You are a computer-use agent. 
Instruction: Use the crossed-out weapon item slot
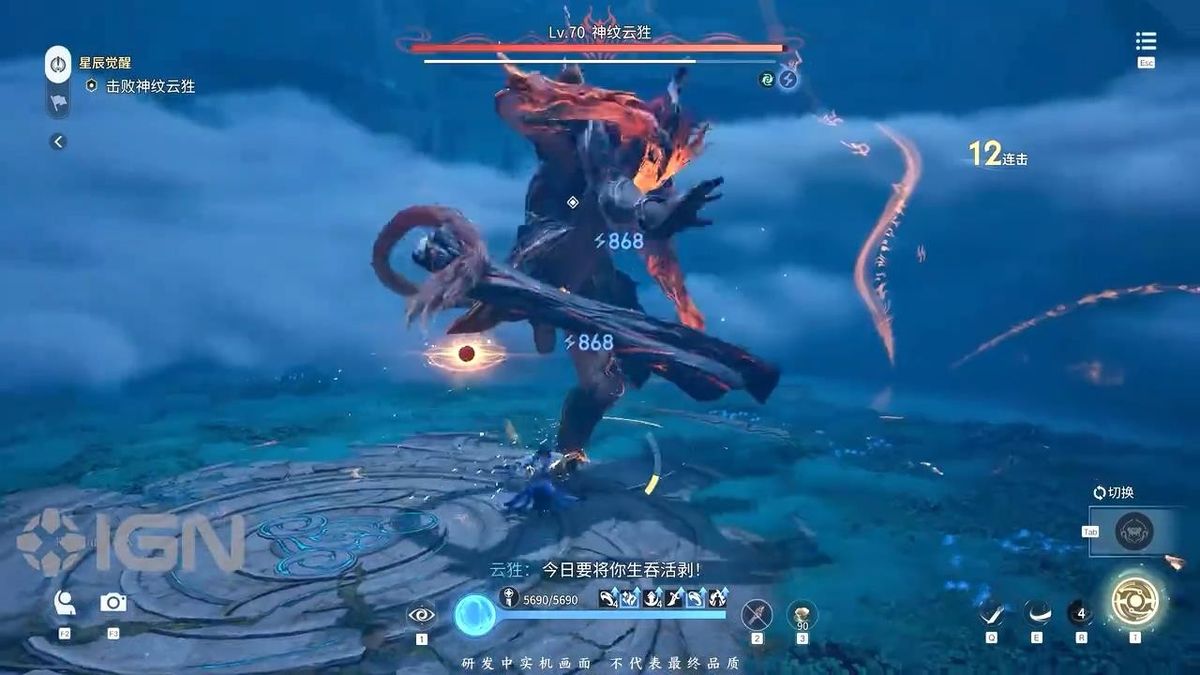tap(757, 614)
